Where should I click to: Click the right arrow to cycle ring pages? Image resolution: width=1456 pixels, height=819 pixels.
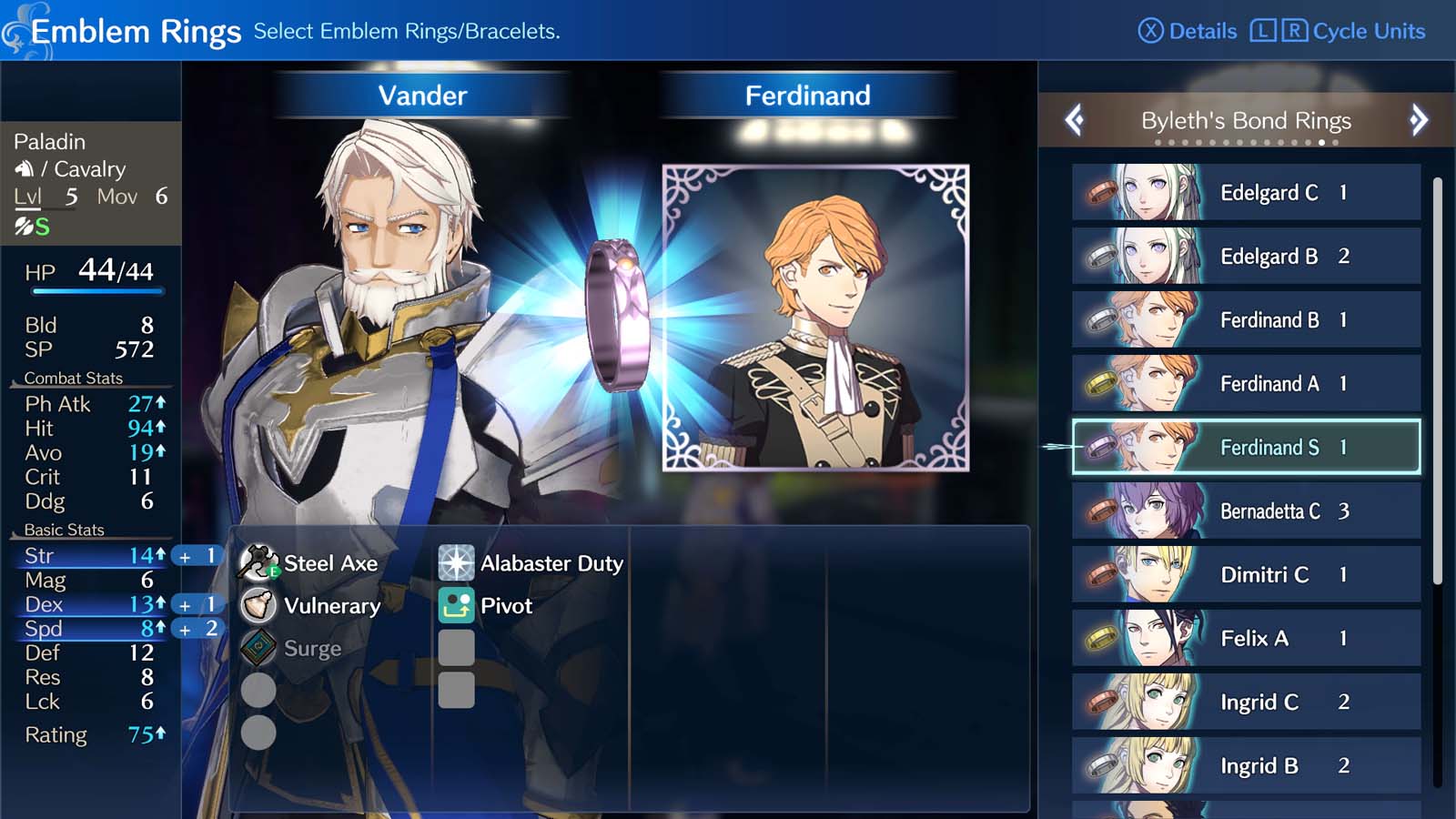[x=1418, y=119]
